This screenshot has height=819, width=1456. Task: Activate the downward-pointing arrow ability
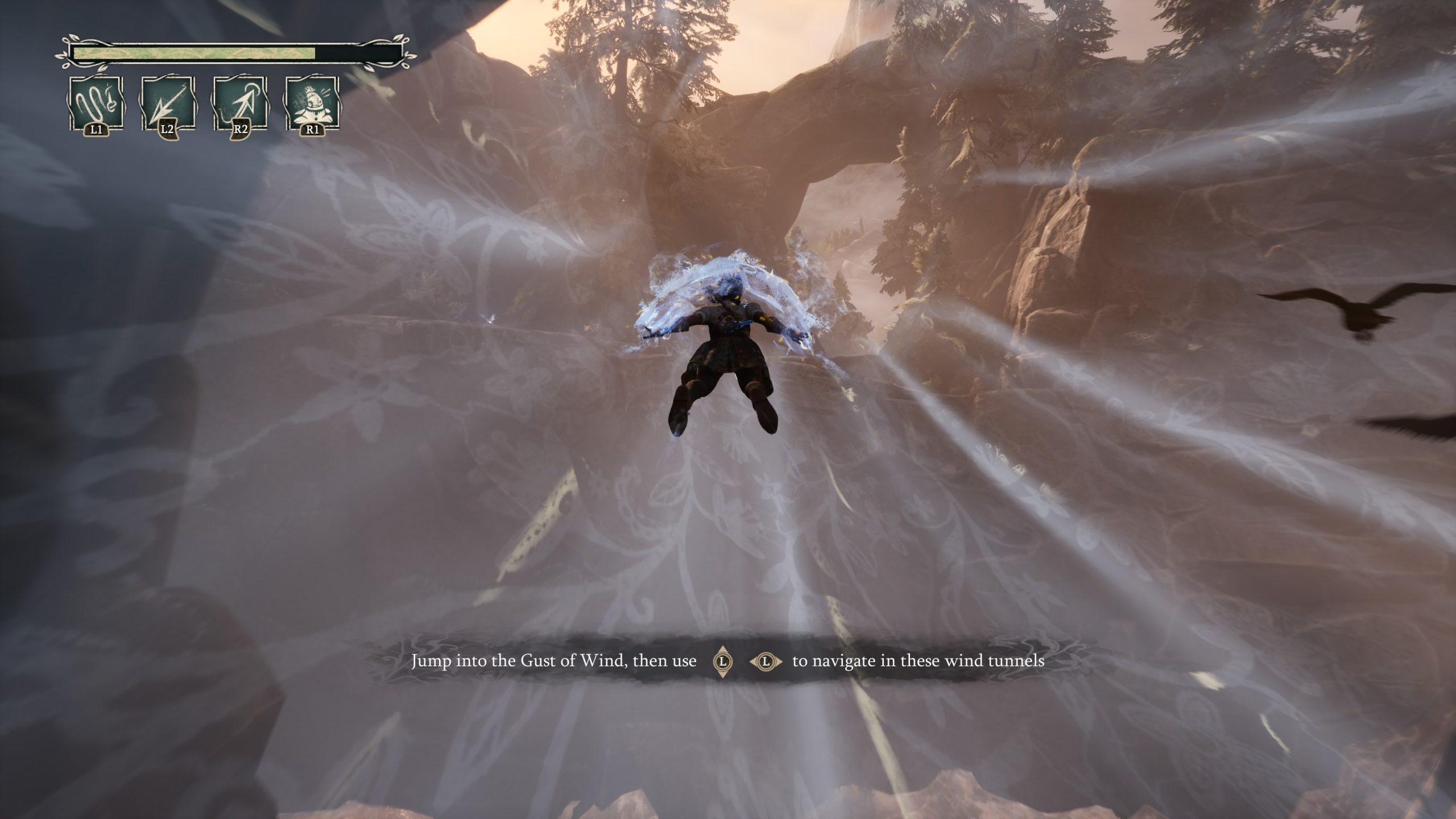tap(168, 104)
